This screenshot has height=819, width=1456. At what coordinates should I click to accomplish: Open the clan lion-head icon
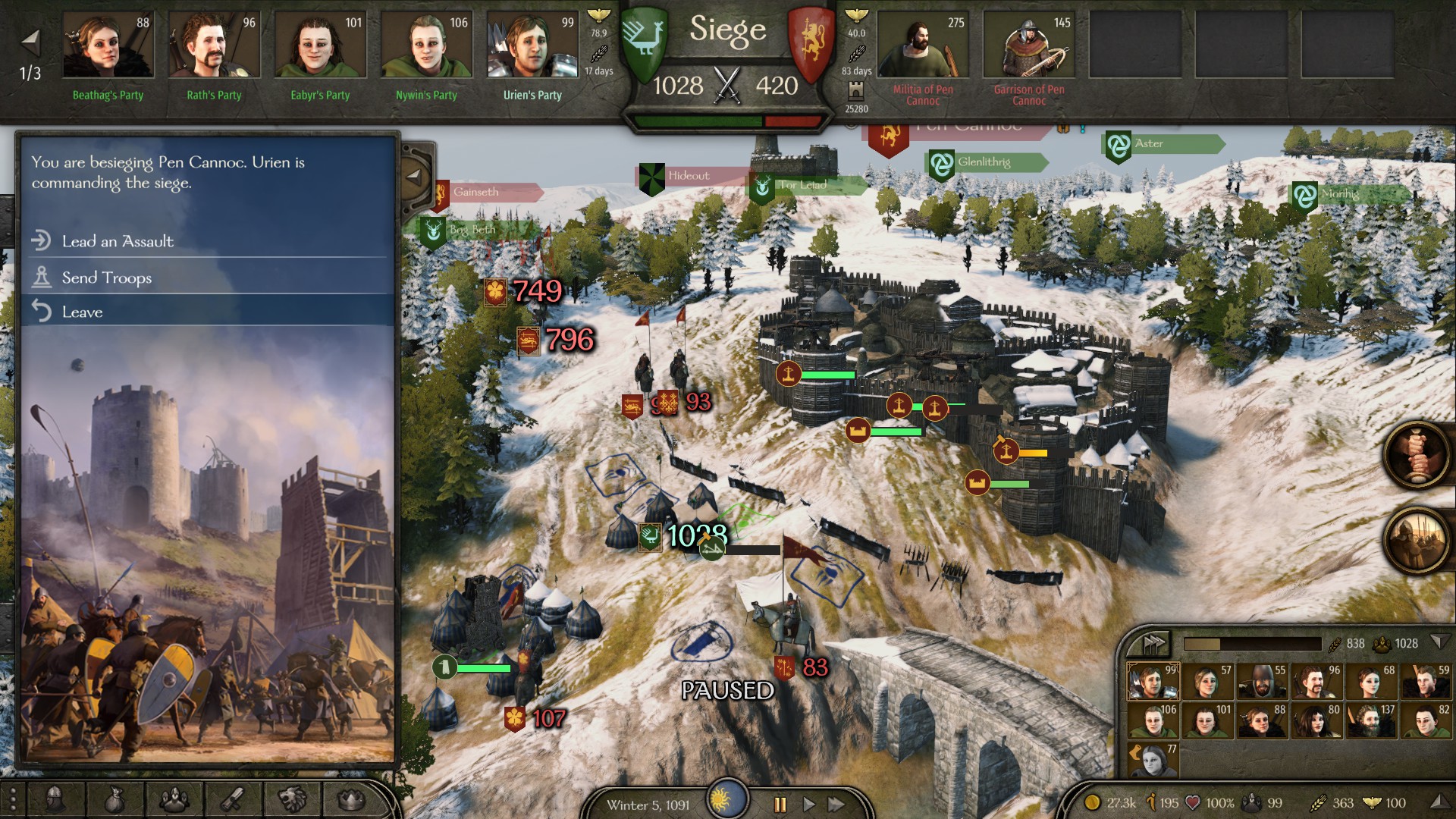coord(292,799)
